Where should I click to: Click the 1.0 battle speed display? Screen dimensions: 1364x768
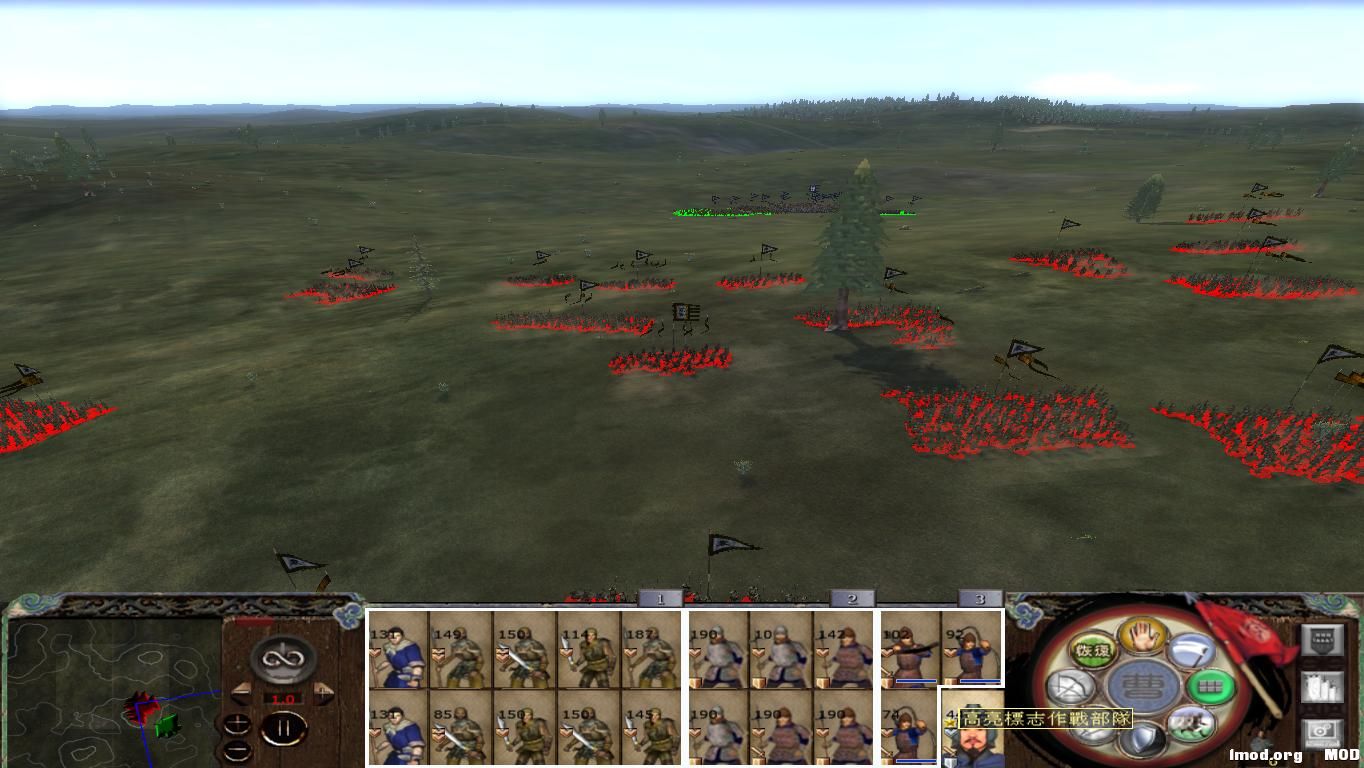point(282,698)
